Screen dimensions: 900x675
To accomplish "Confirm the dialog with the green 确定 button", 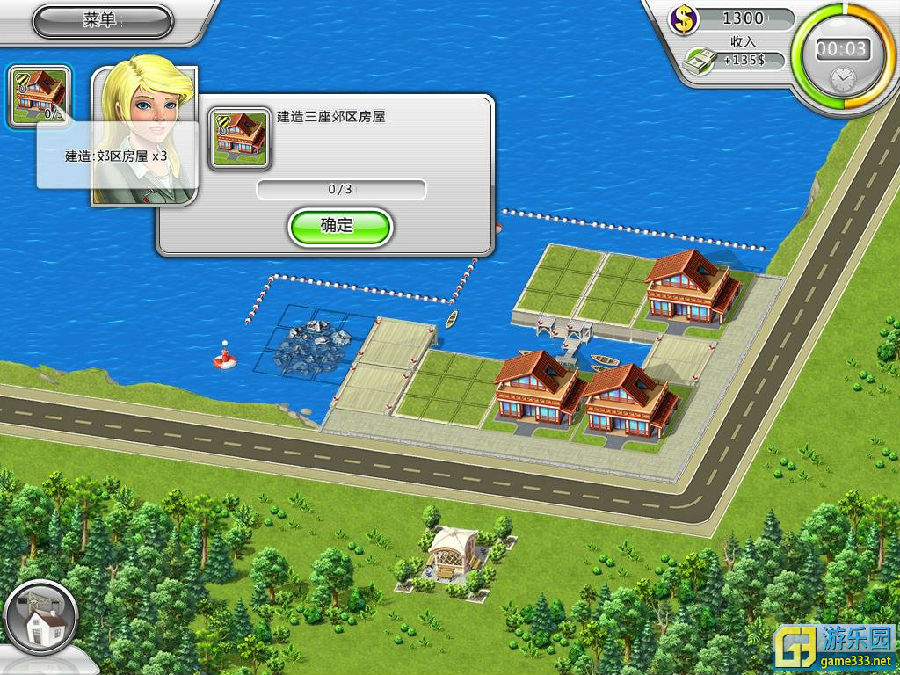I will 339,226.
